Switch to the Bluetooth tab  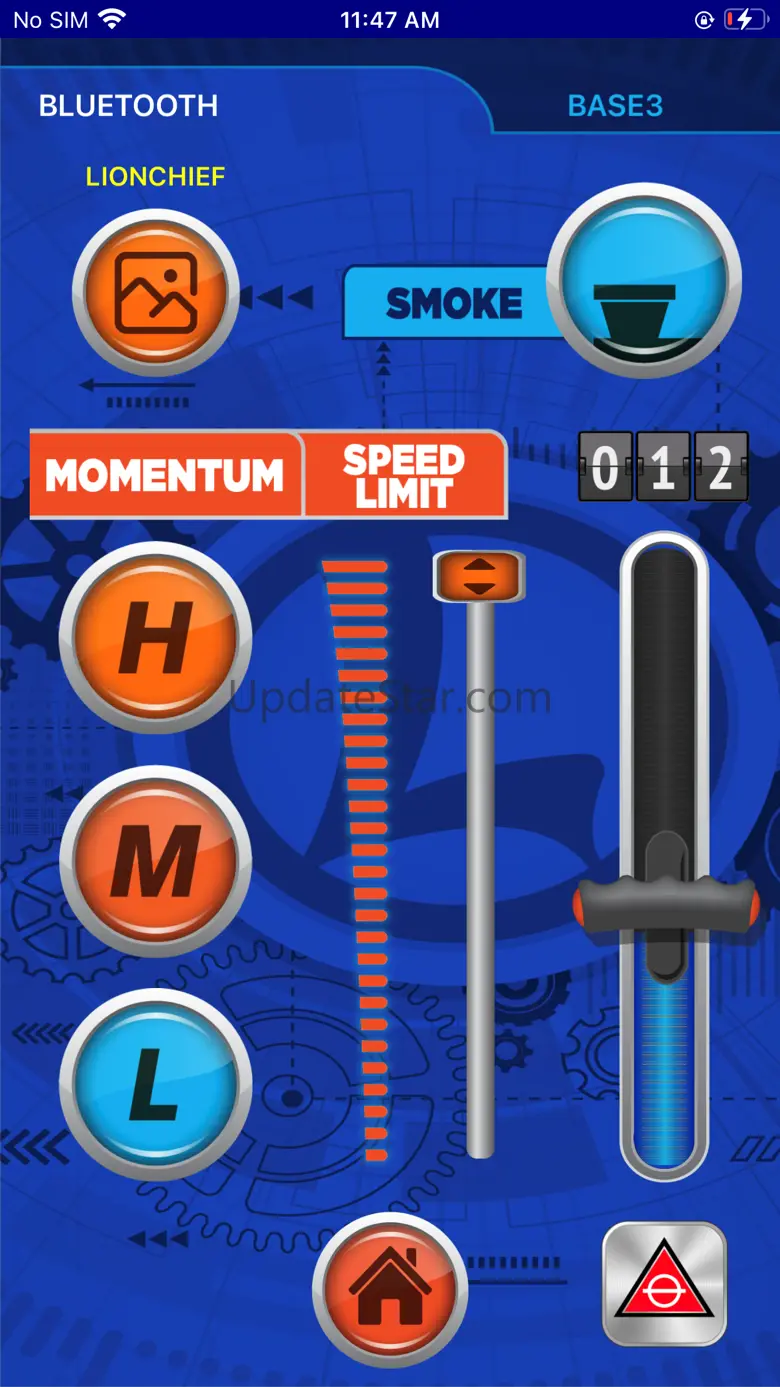(x=128, y=106)
